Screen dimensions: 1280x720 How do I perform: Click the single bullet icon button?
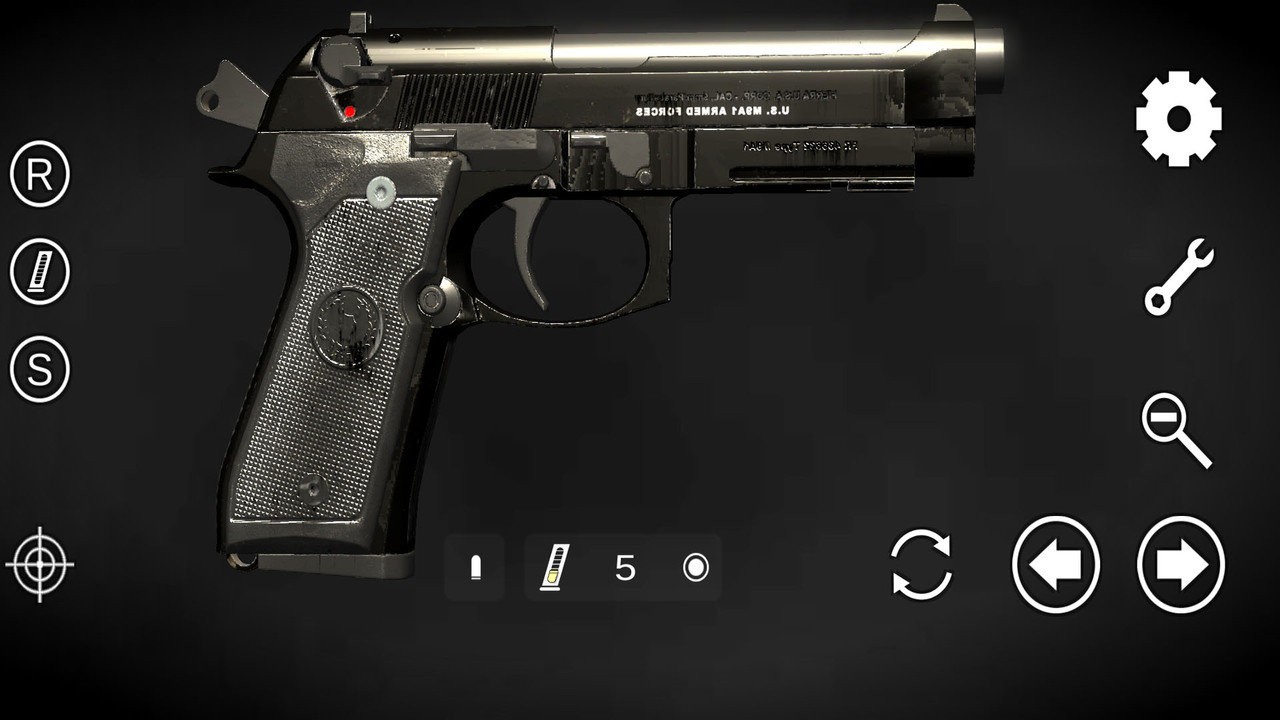coord(475,568)
